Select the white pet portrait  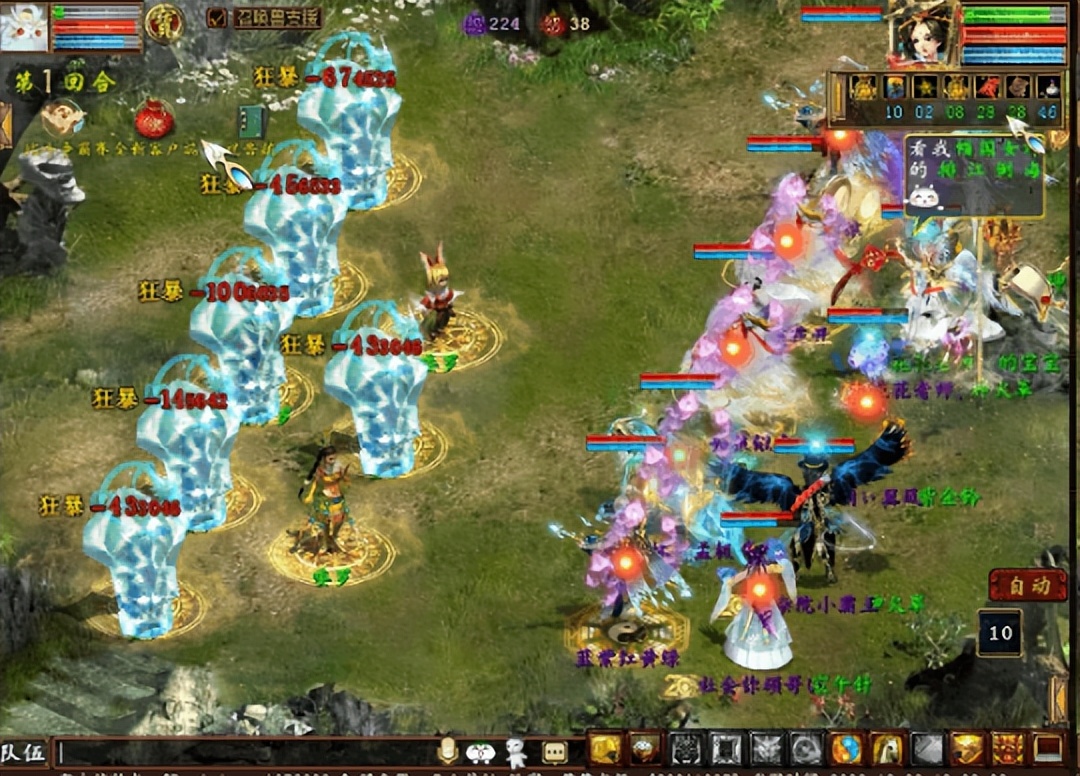pyautogui.click(x=24, y=27)
